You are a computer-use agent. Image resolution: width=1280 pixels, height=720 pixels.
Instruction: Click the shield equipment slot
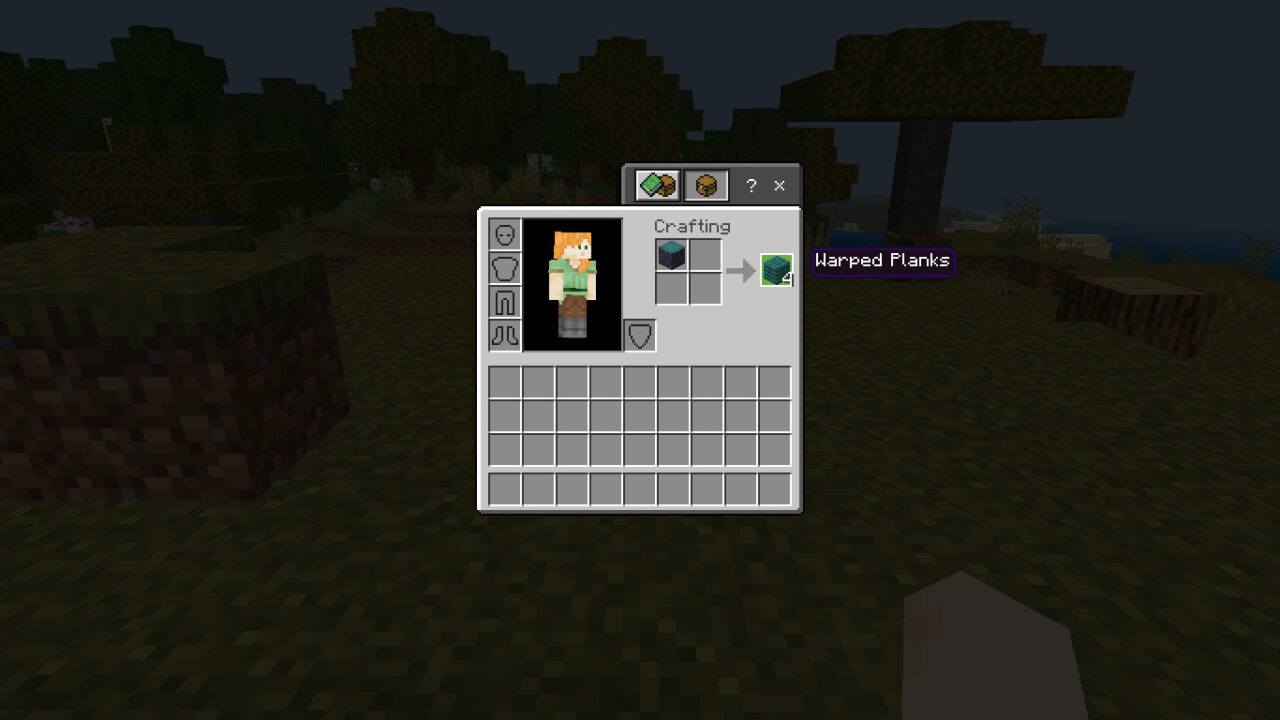(641, 335)
